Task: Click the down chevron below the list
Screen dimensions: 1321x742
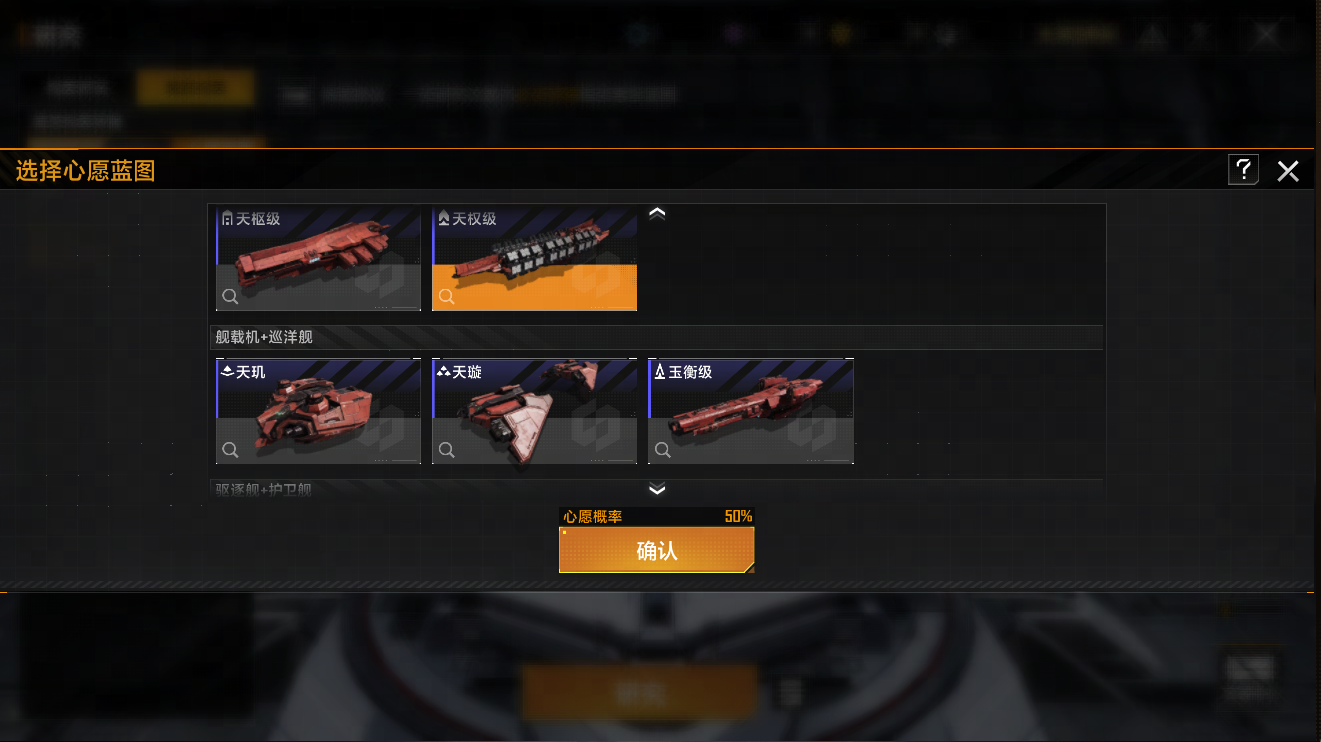Action: (657, 489)
